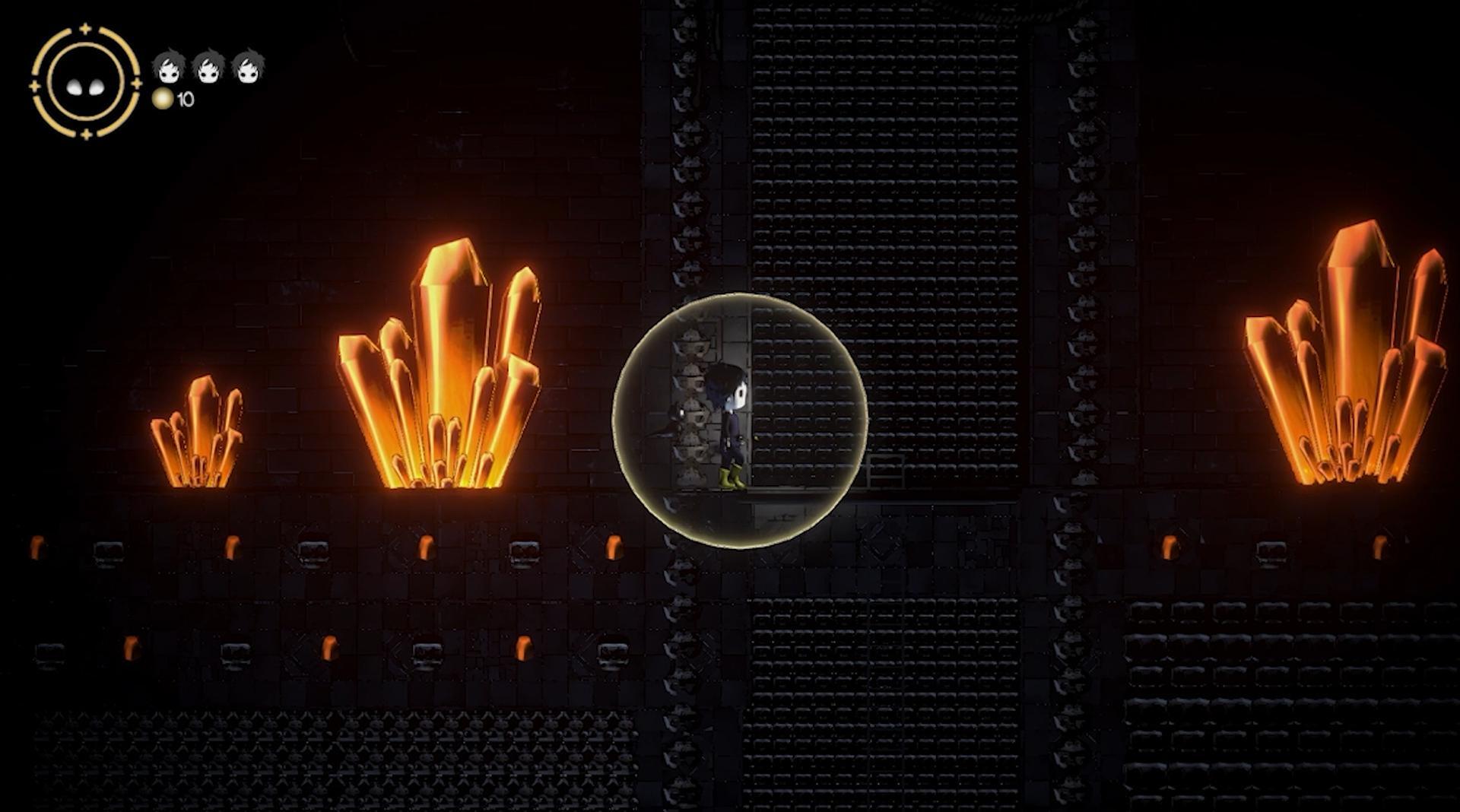Click the gold coin currency icon
This screenshot has width=1460, height=812.
point(163,98)
